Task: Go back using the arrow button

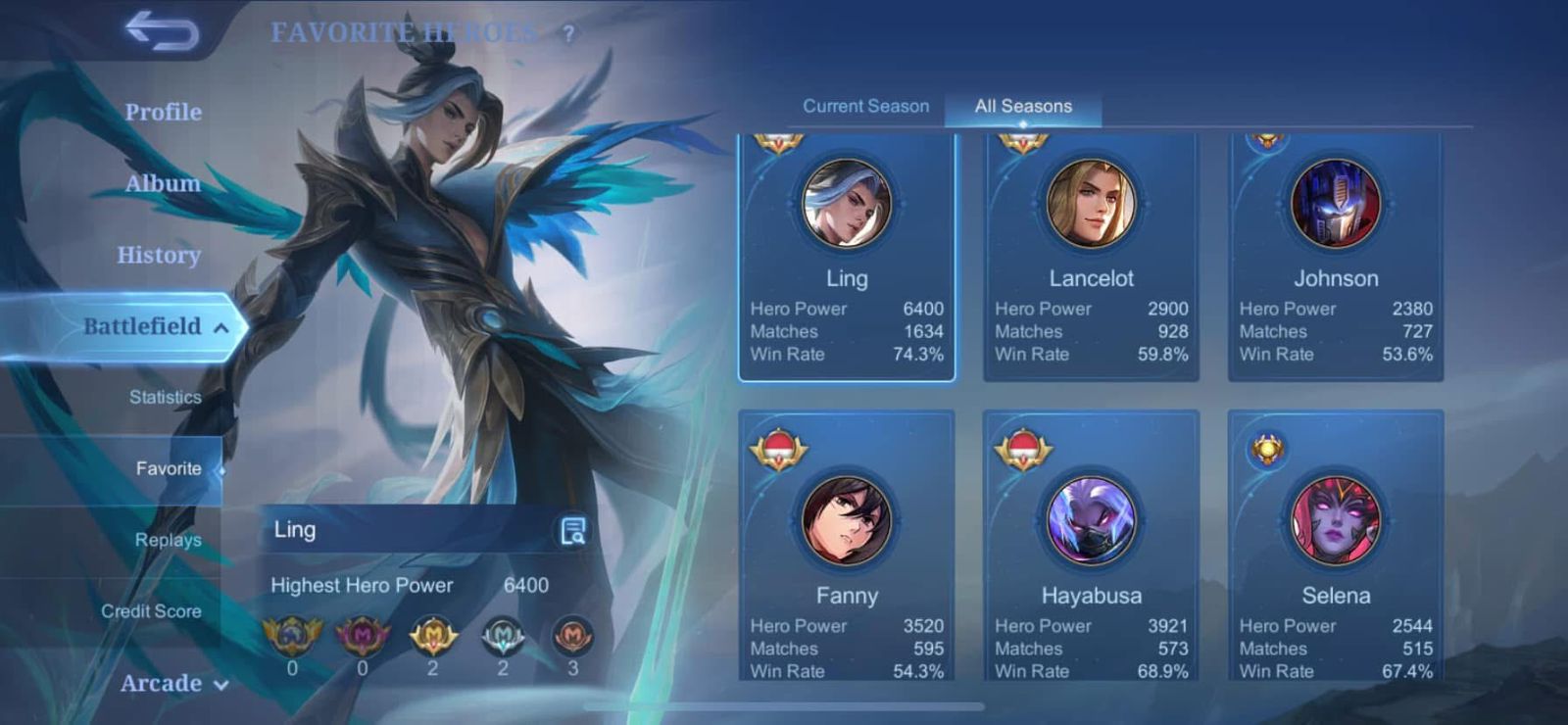Action: (163, 30)
